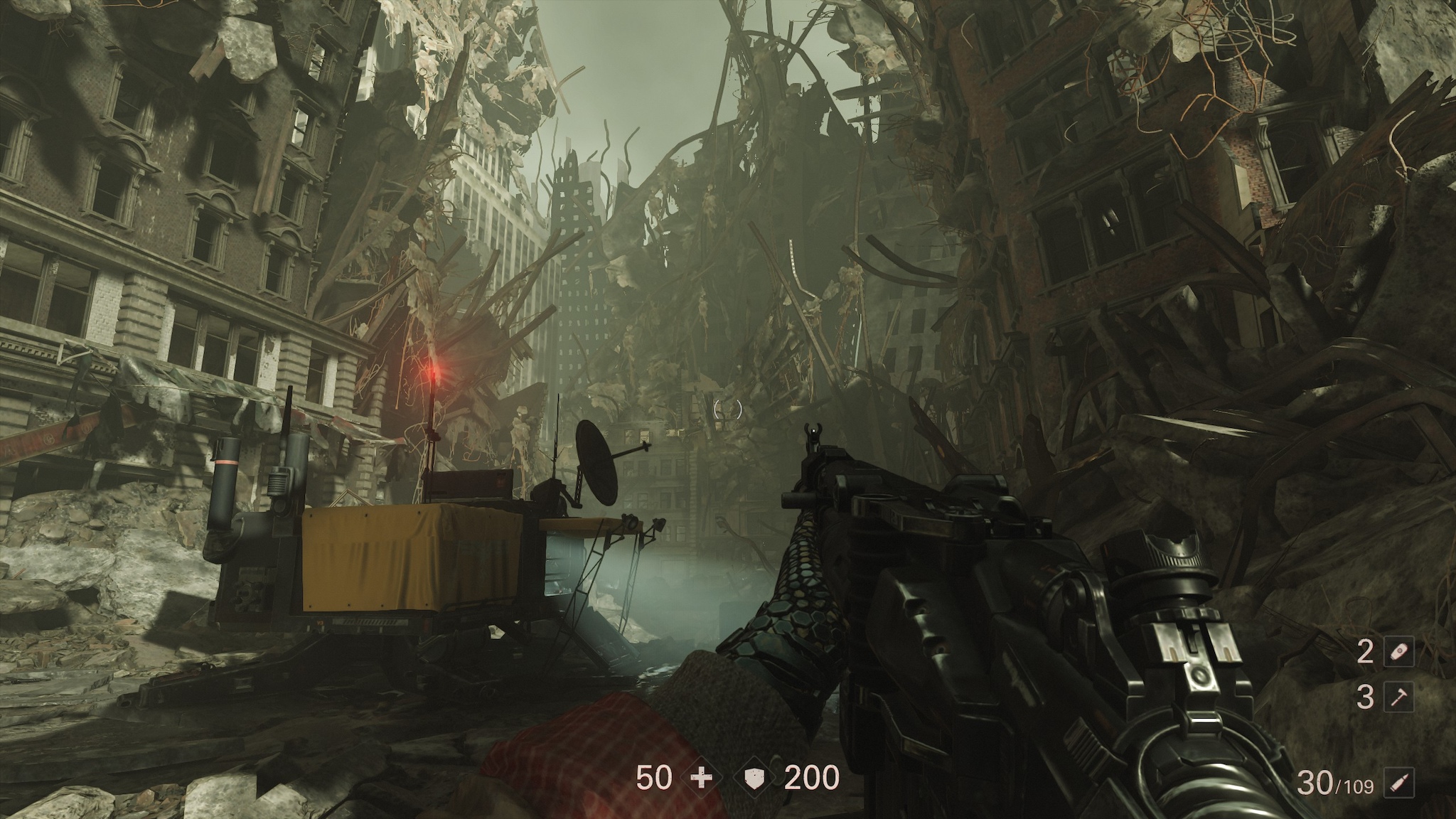Image resolution: width=1456 pixels, height=819 pixels.
Task: Click the health cross icon
Action: pyautogui.click(x=701, y=779)
